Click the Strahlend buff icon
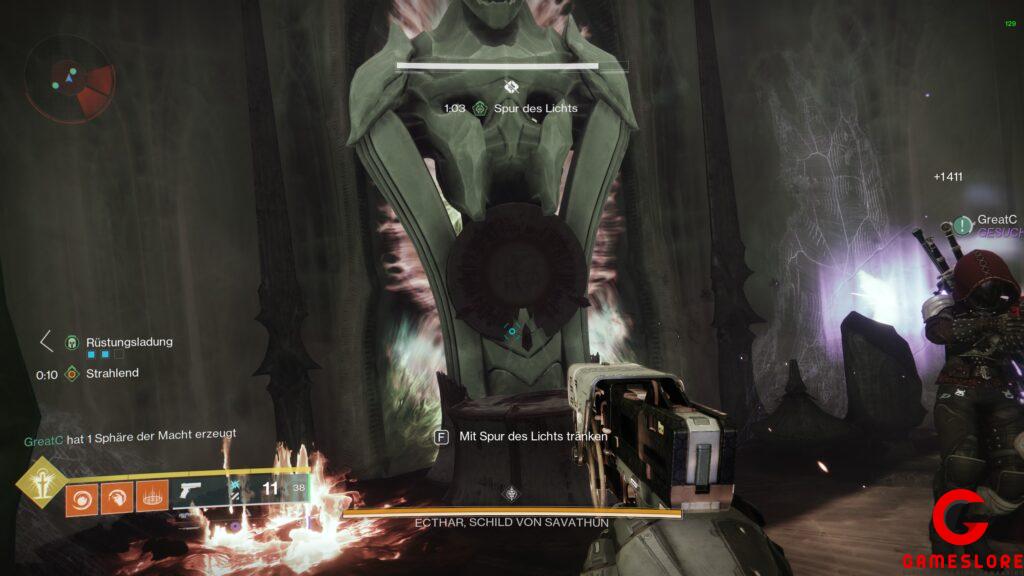The height and width of the screenshot is (576, 1024). 73,374
